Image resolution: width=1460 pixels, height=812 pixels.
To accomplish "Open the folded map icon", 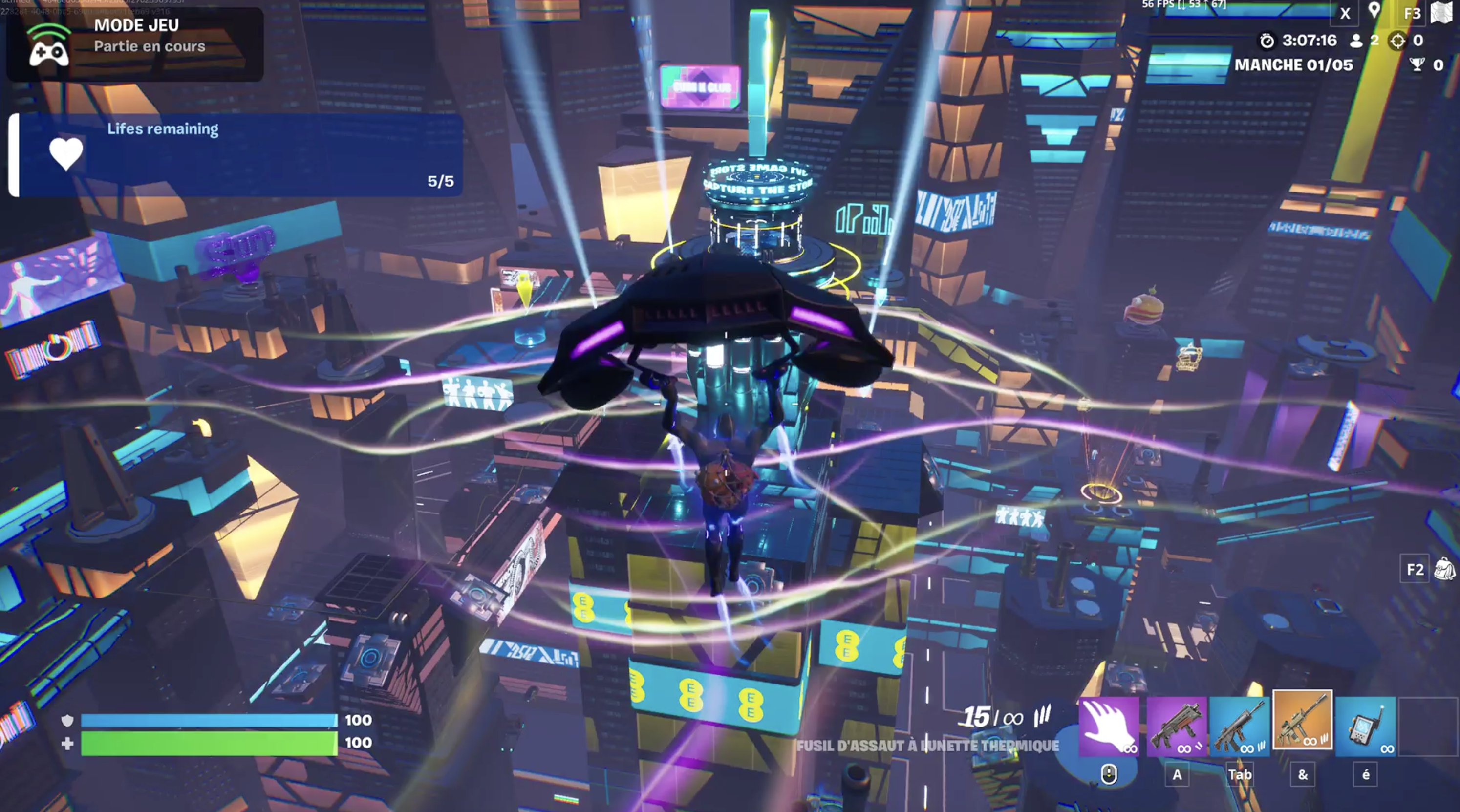I will (x=1442, y=13).
